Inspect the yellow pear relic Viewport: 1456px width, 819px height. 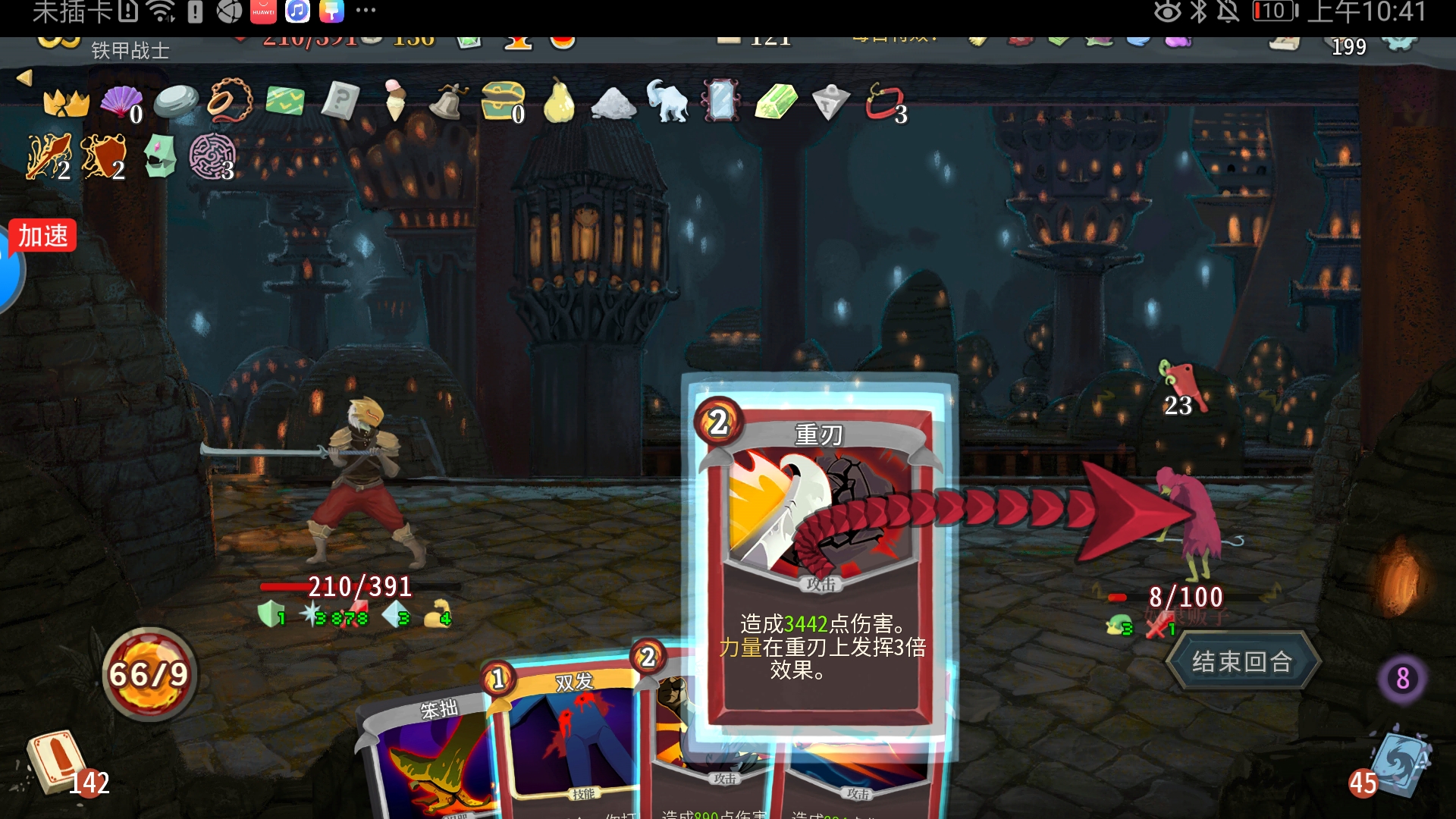(558, 100)
